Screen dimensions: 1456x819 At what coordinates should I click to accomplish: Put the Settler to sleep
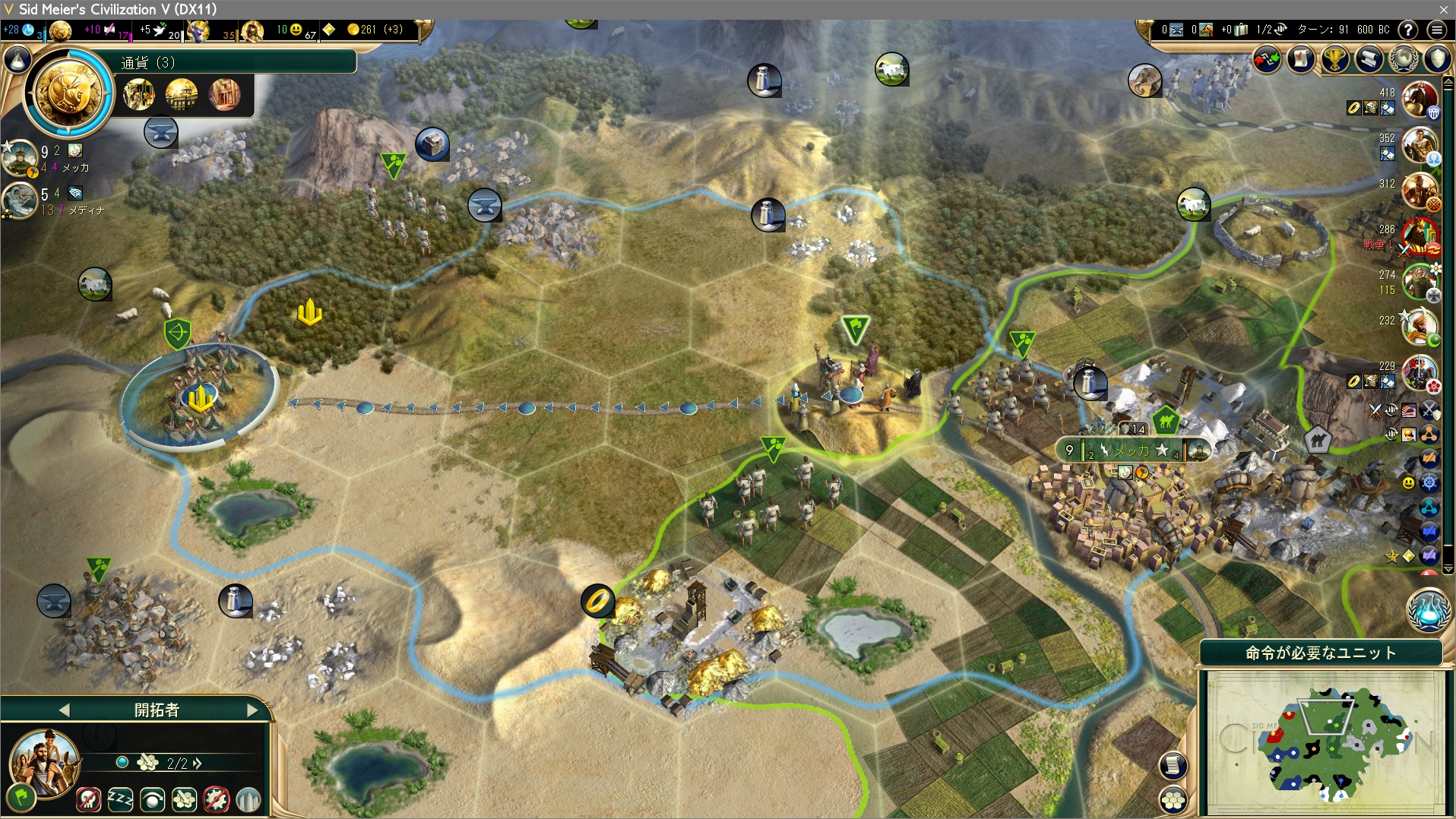pyautogui.click(x=120, y=799)
